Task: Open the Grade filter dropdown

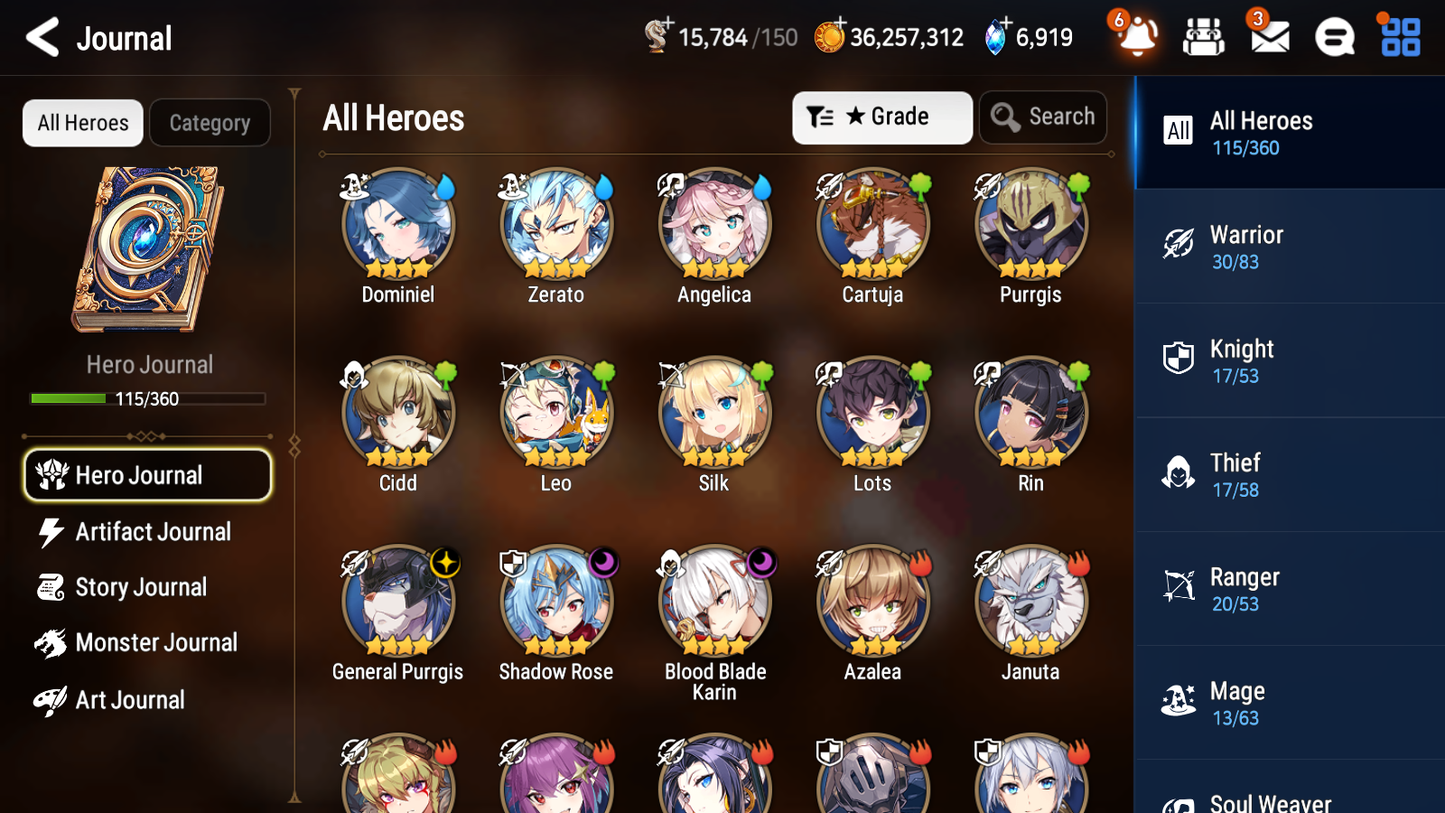Action: 881,117
